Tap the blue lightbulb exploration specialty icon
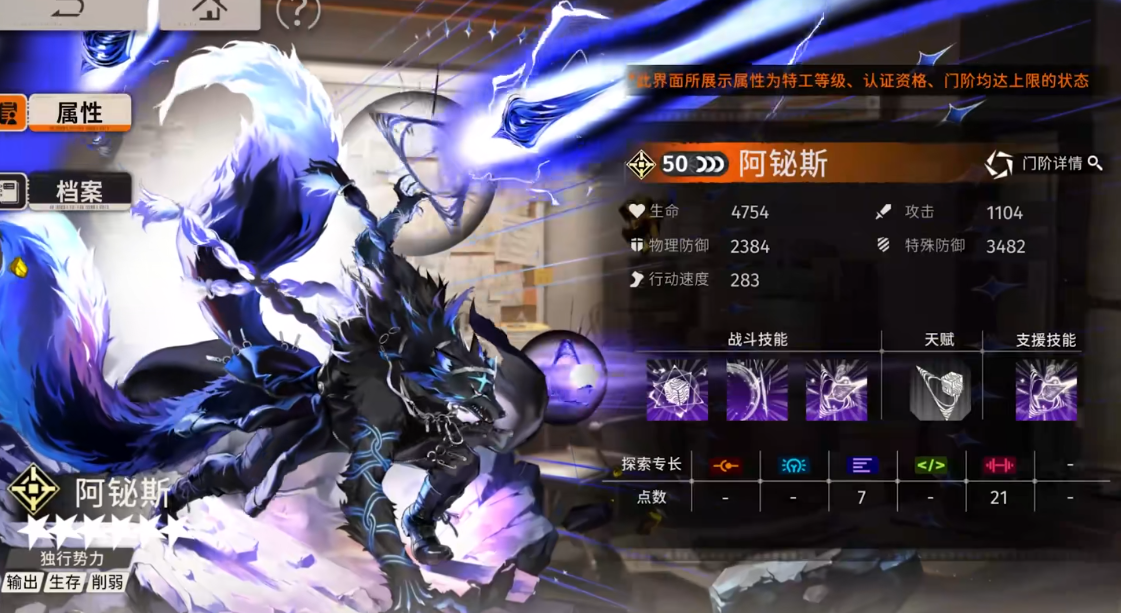 click(794, 465)
